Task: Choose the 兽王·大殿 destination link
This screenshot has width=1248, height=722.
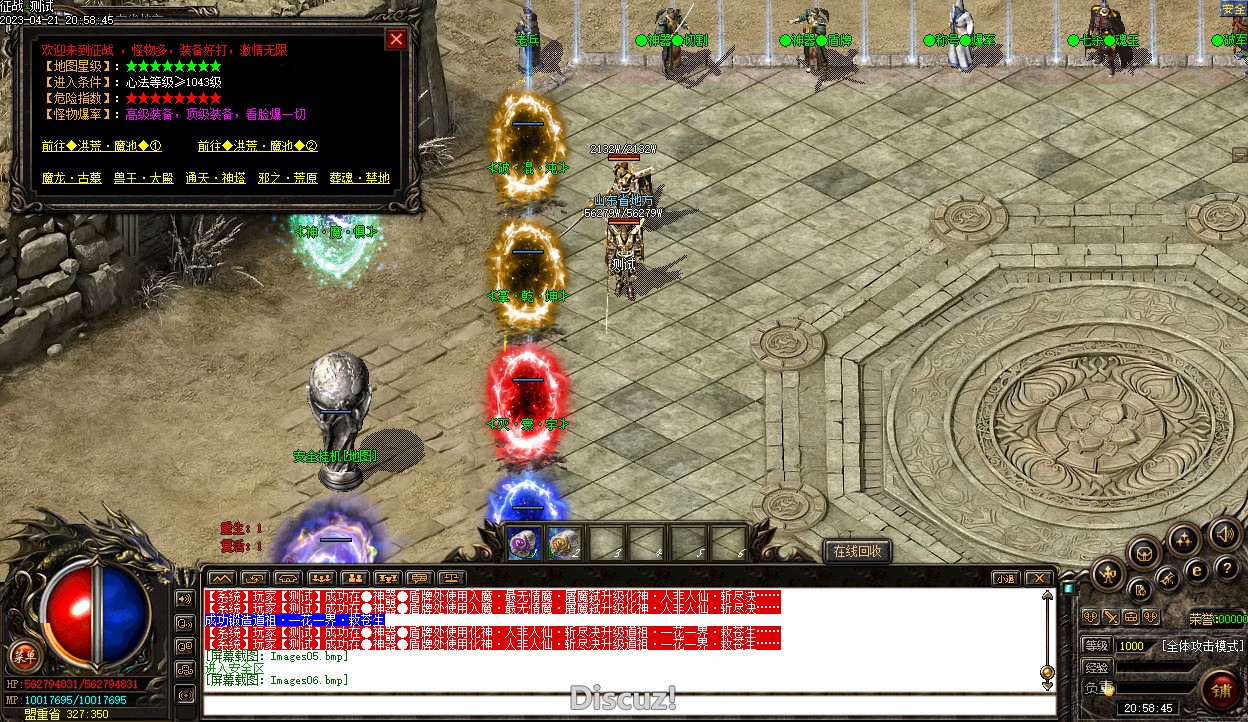Action: (x=143, y=178)
